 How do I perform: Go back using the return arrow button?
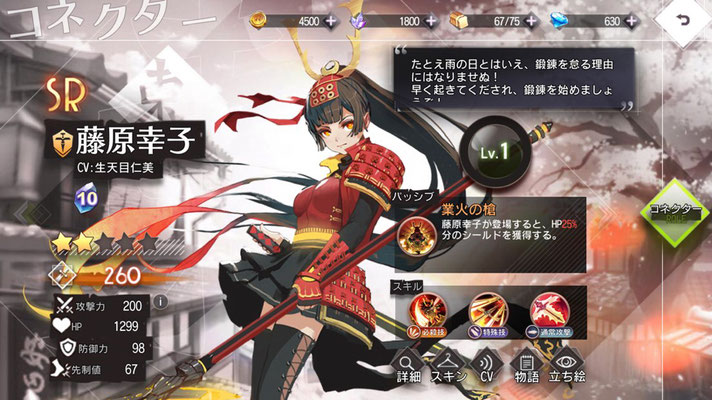683,20
